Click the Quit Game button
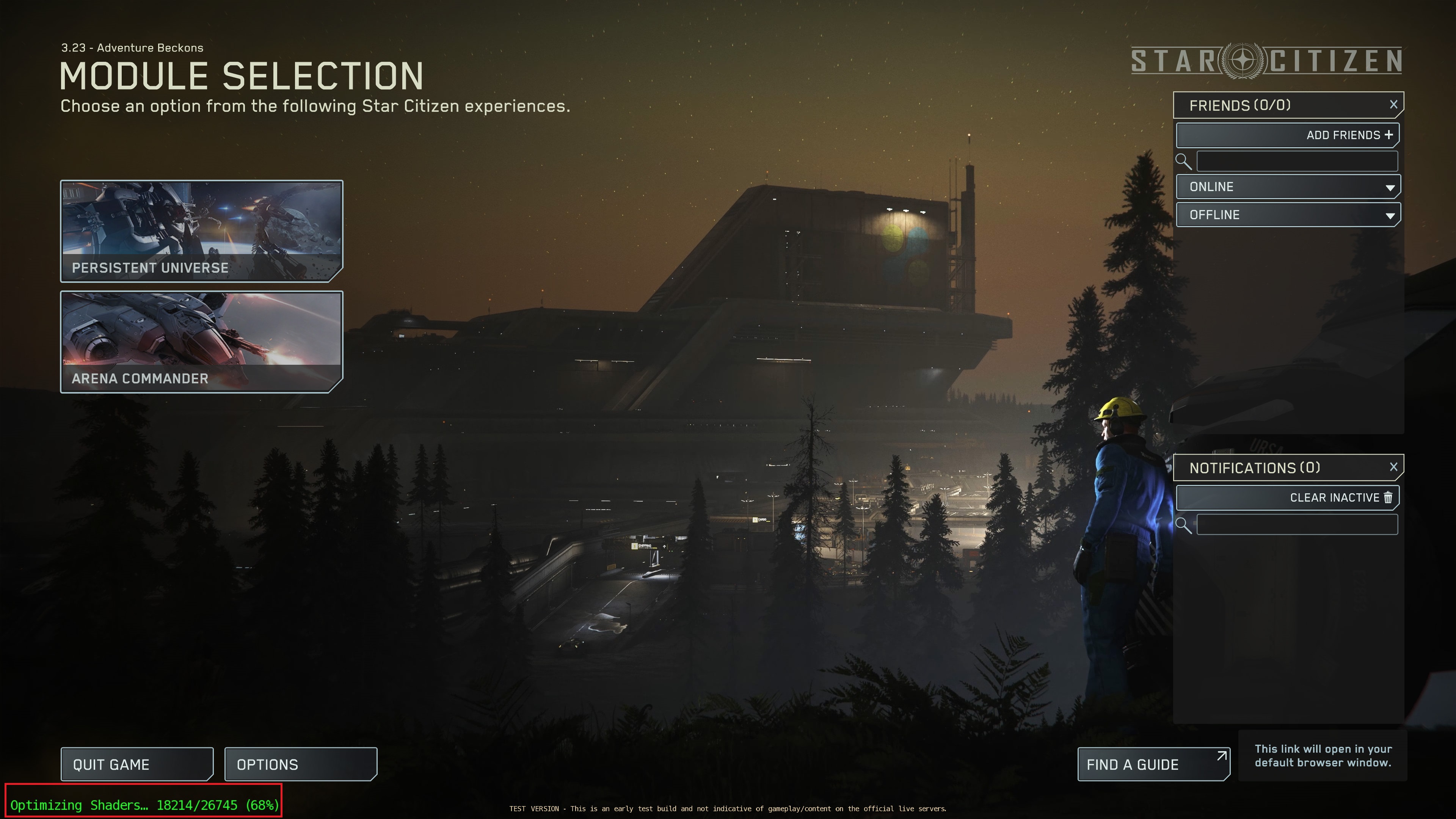This screenshot has height=819, width=1456. tap(136, 764)
